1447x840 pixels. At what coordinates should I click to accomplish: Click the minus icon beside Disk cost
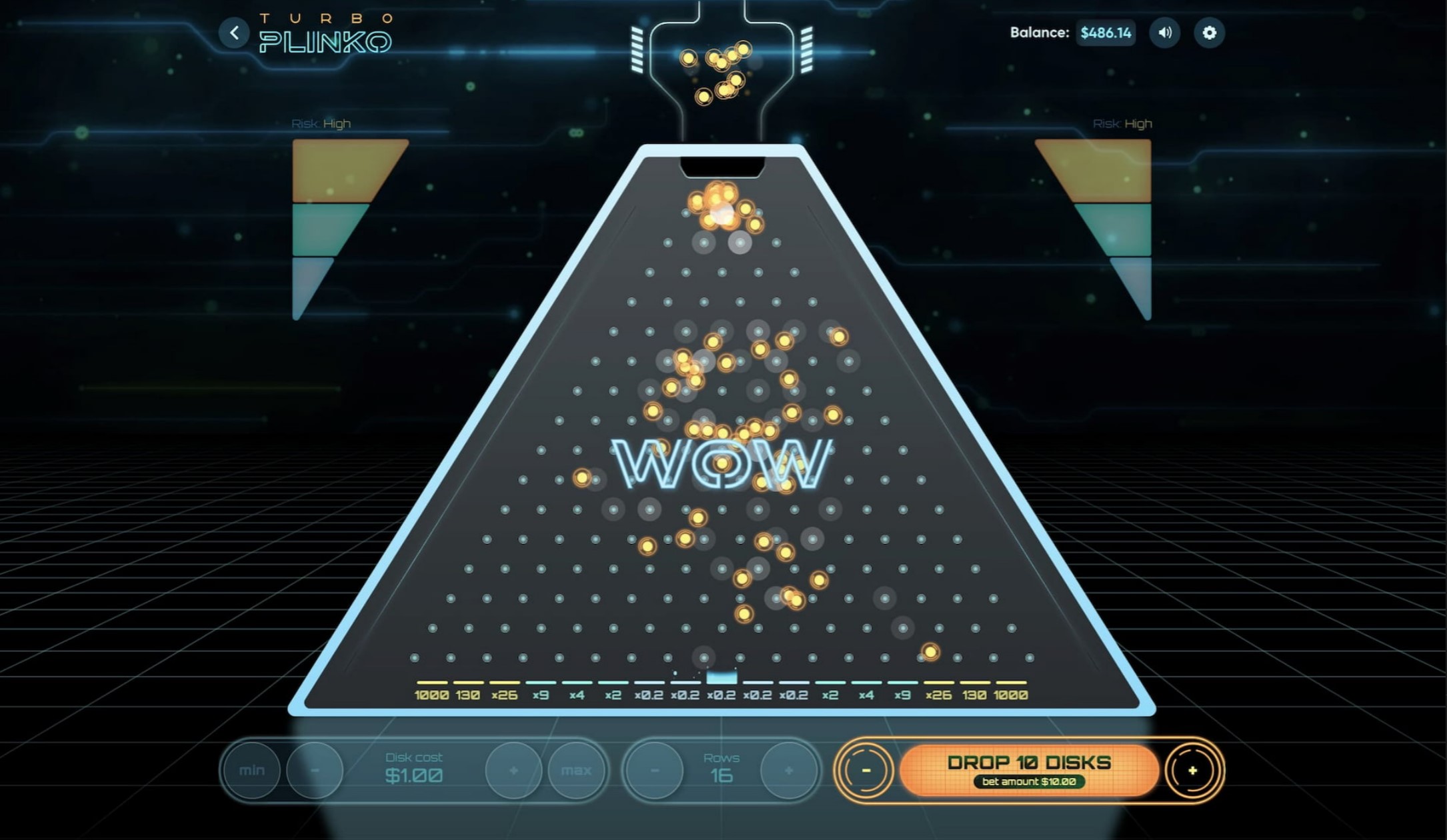click(x=315, y=770)
